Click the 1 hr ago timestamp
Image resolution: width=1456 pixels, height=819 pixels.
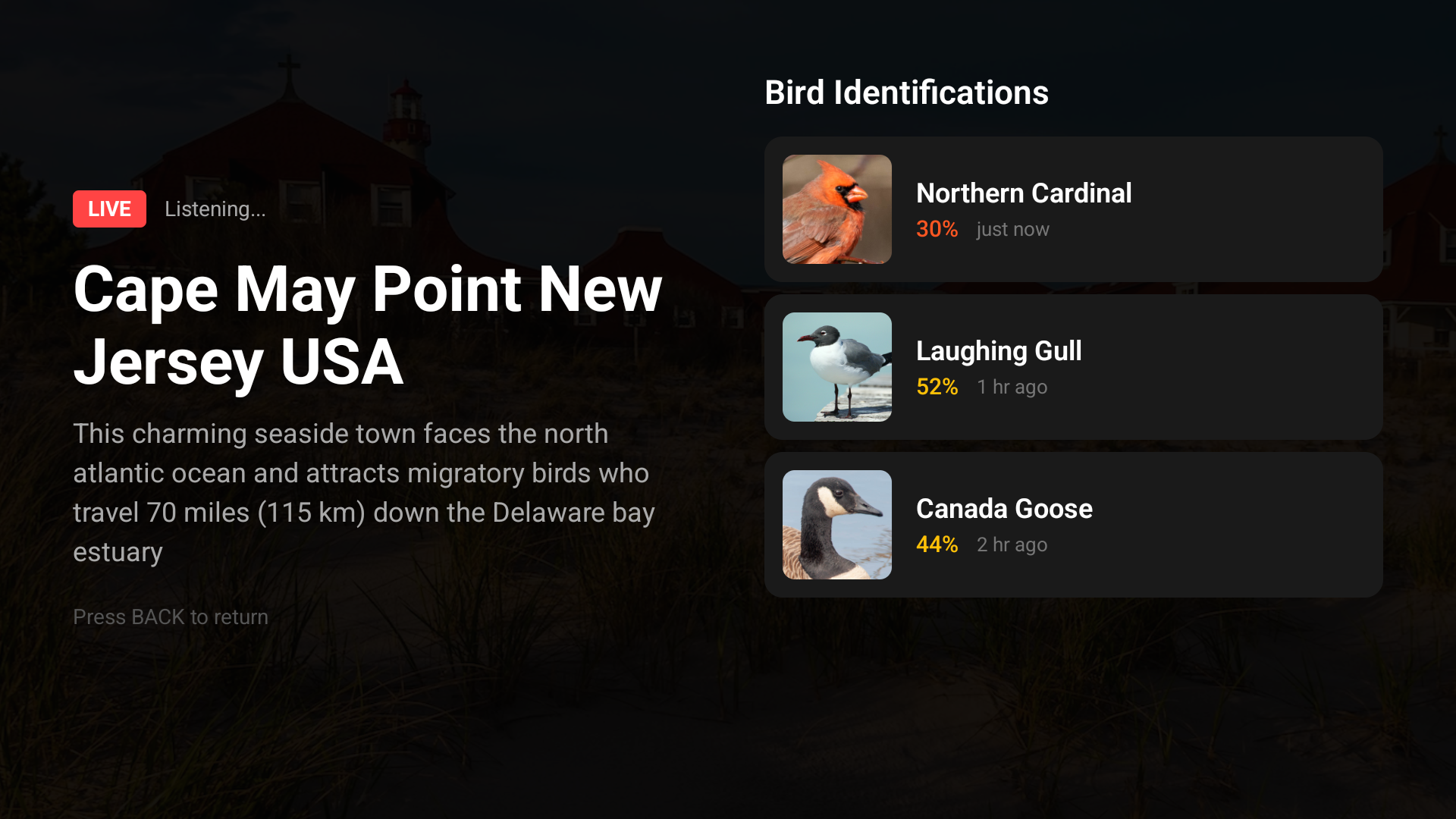(1012, 387)
